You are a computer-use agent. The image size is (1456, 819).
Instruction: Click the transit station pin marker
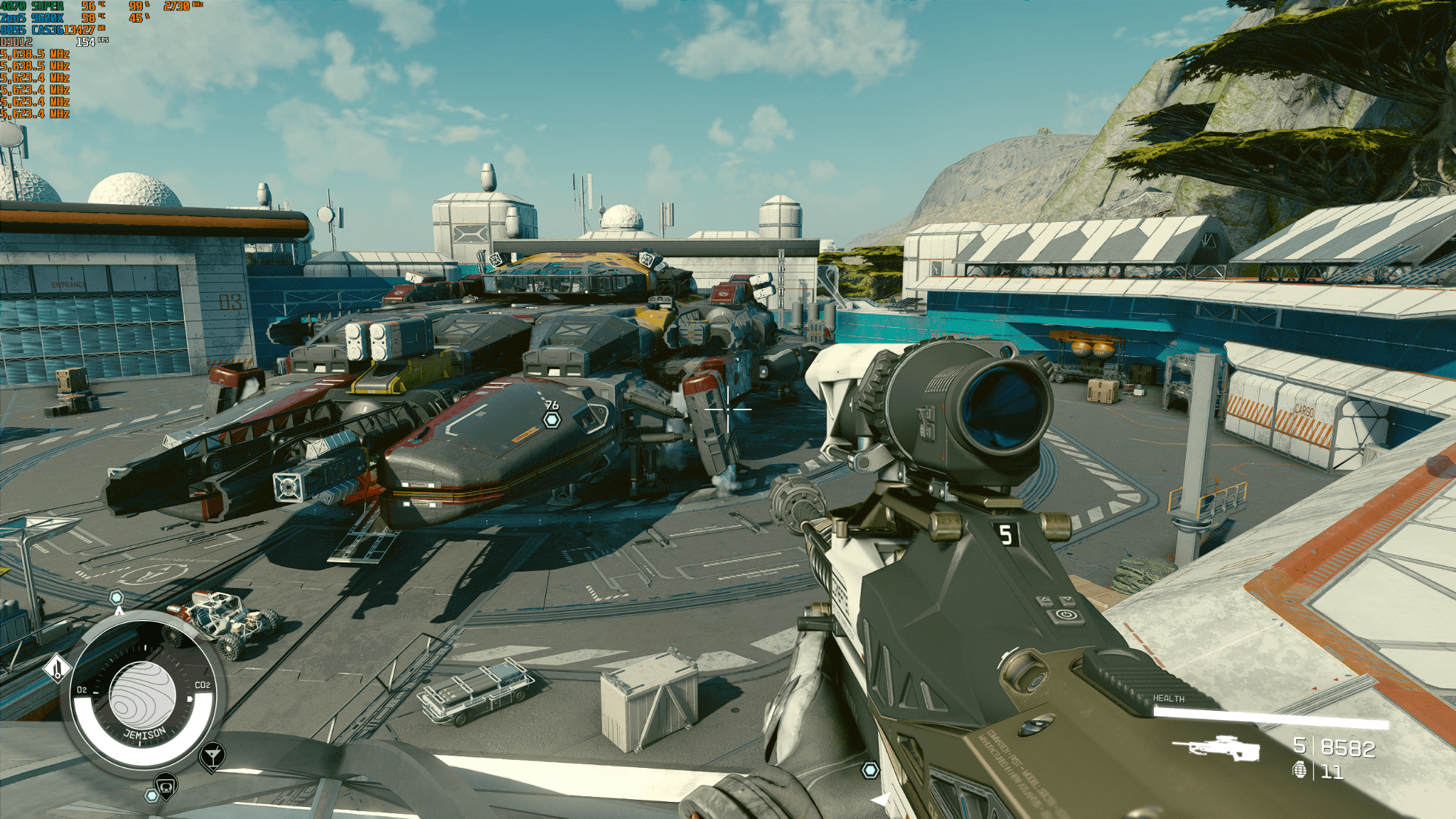click(x=166, y=786)
